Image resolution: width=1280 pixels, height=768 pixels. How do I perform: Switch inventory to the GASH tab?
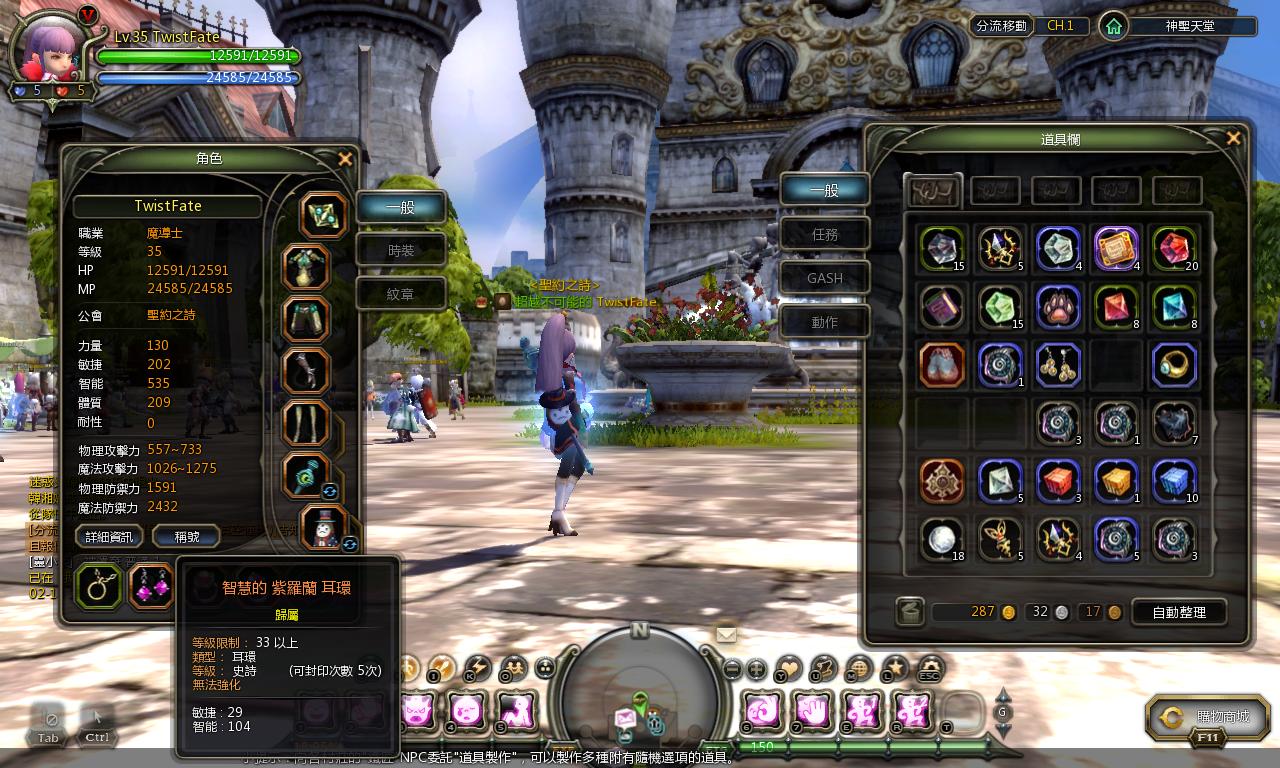pyautogui.click(x=825, y=278)
